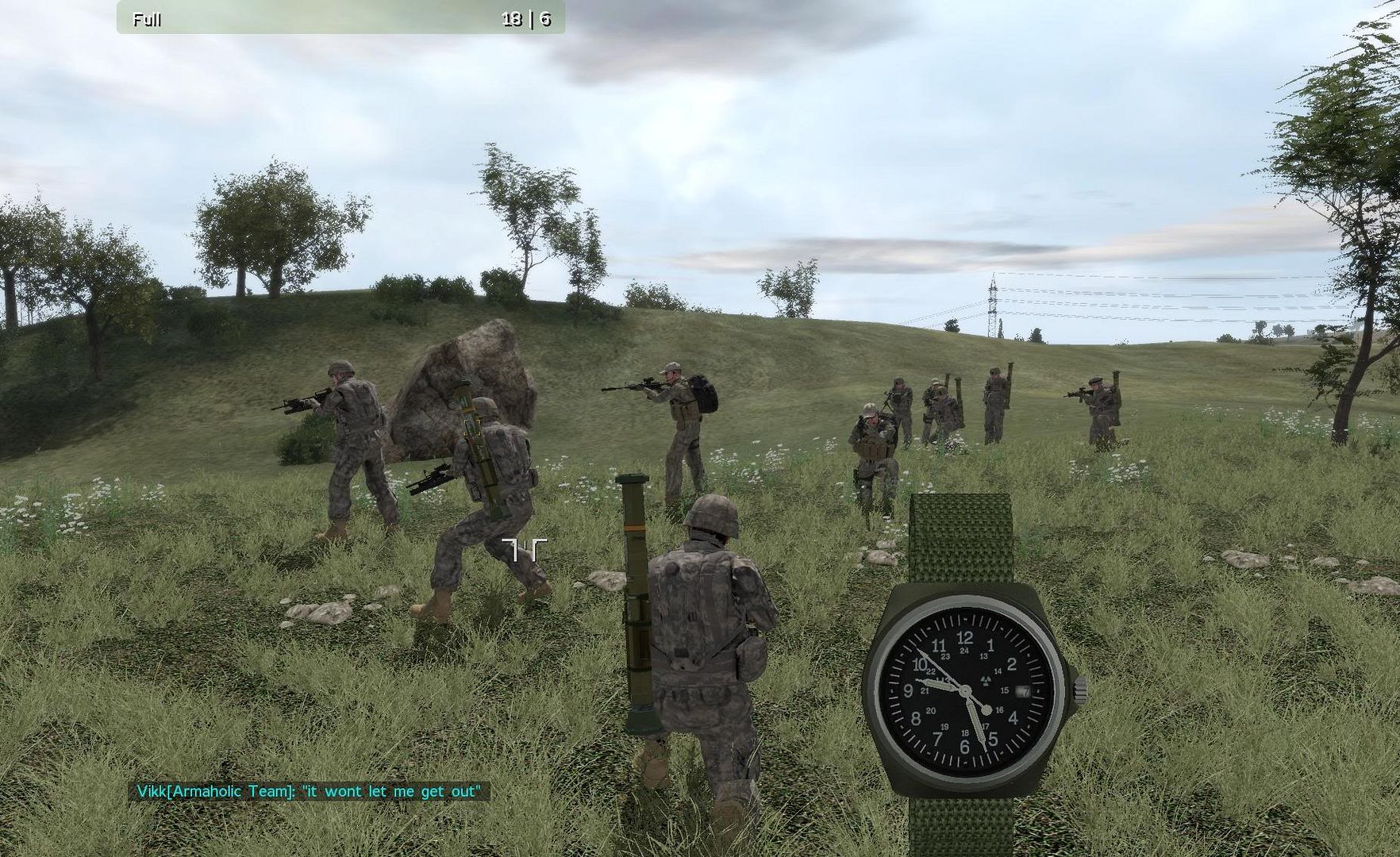The width and height of the screenshot is (1400, 857).
Task: Select Vikk's chat message line
Action: (309, 791)
